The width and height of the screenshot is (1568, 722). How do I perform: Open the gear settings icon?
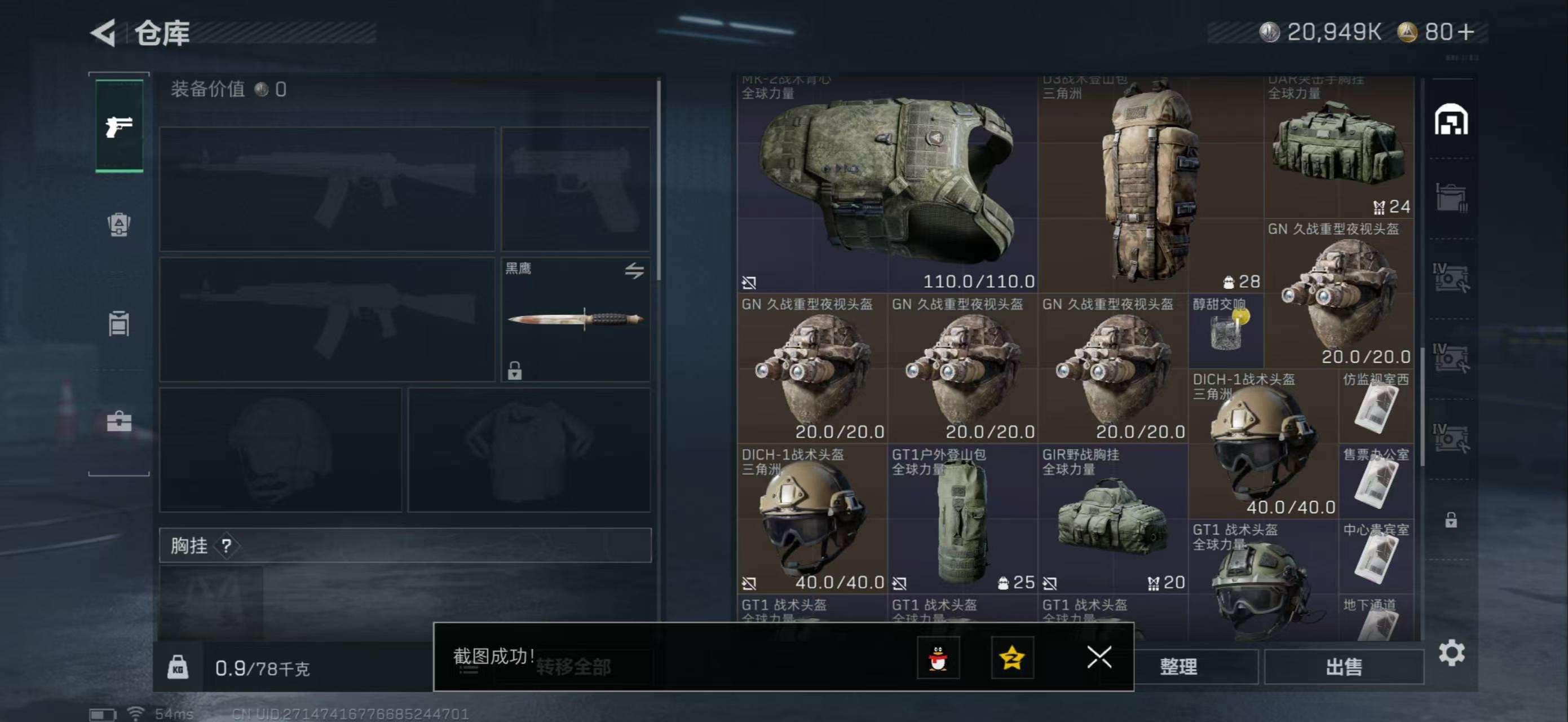tap(1452, 653)
